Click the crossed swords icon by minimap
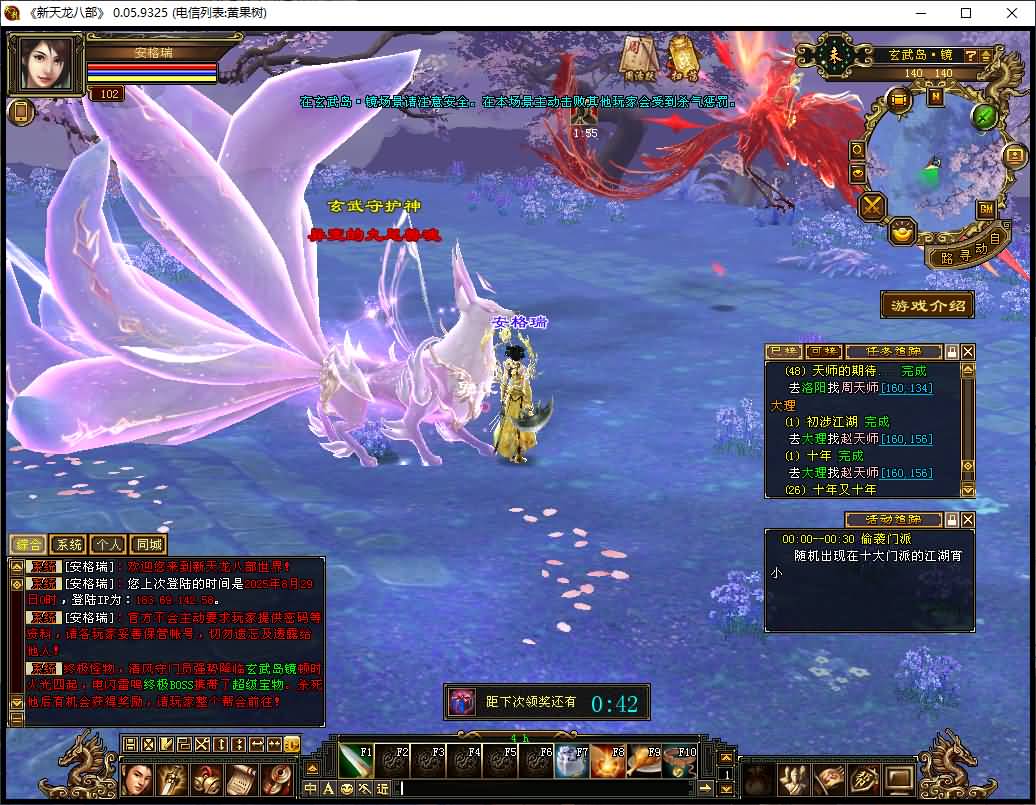The height and width of the screenshot is (805, 1036). click(874, 206)
